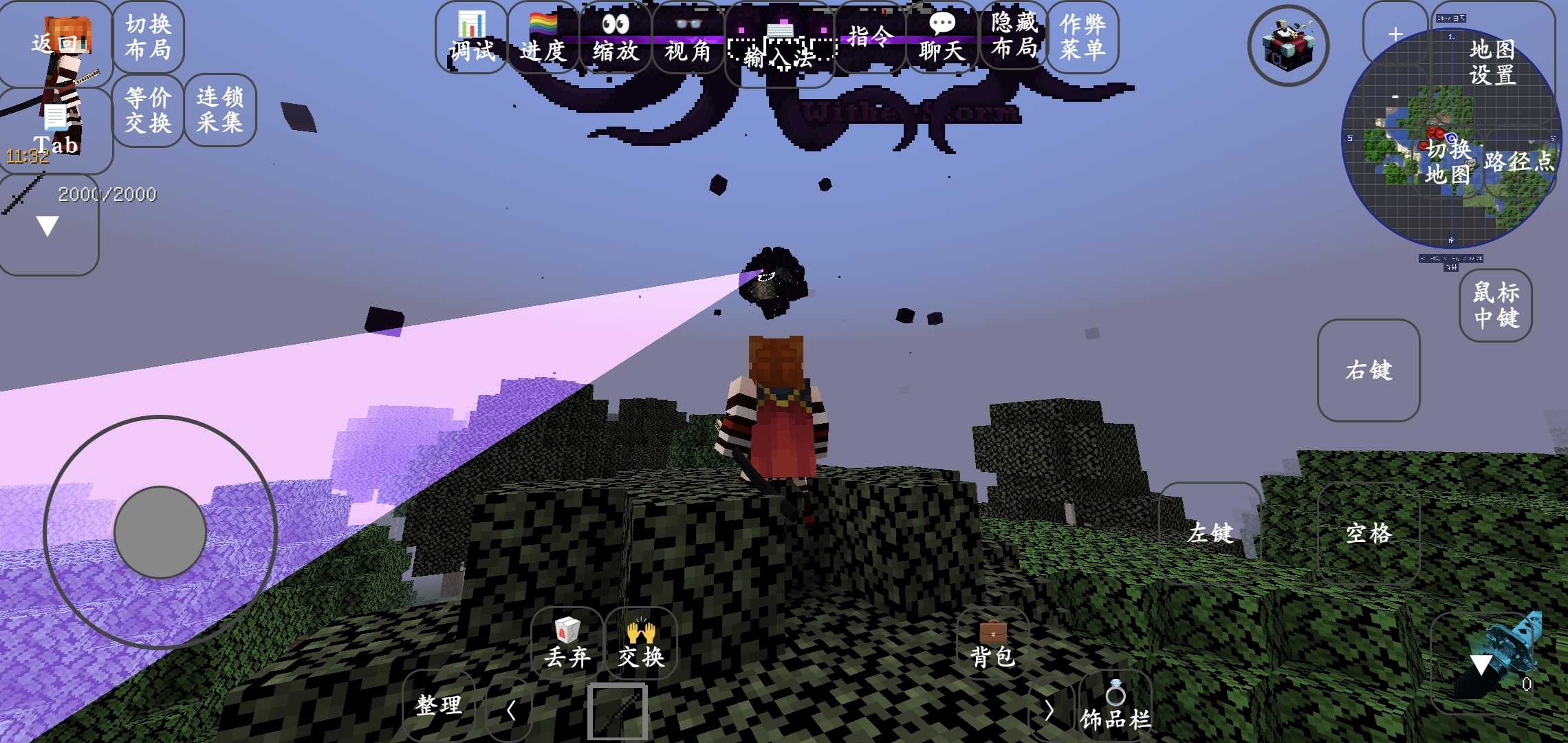Image resolution: width=1568 pixels, height=743 pixels.
Task: Hide controls with 隐藏布局
Action: [x=1014, y=36]
